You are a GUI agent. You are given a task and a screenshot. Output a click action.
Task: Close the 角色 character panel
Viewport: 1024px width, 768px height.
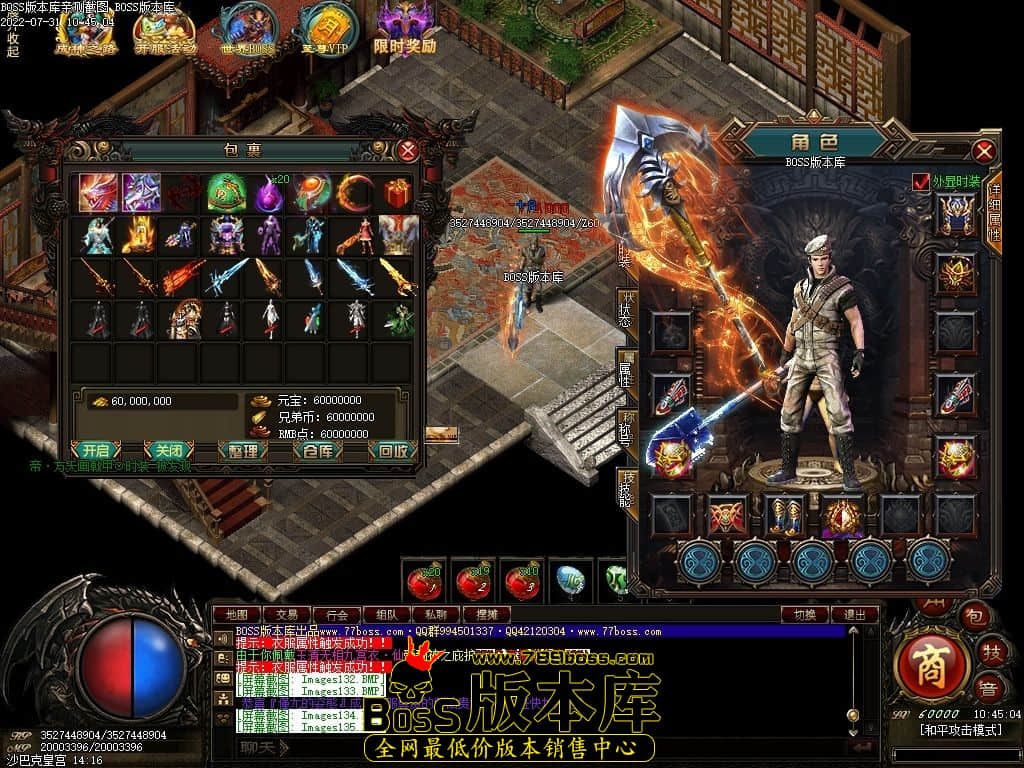click(984, 151)
